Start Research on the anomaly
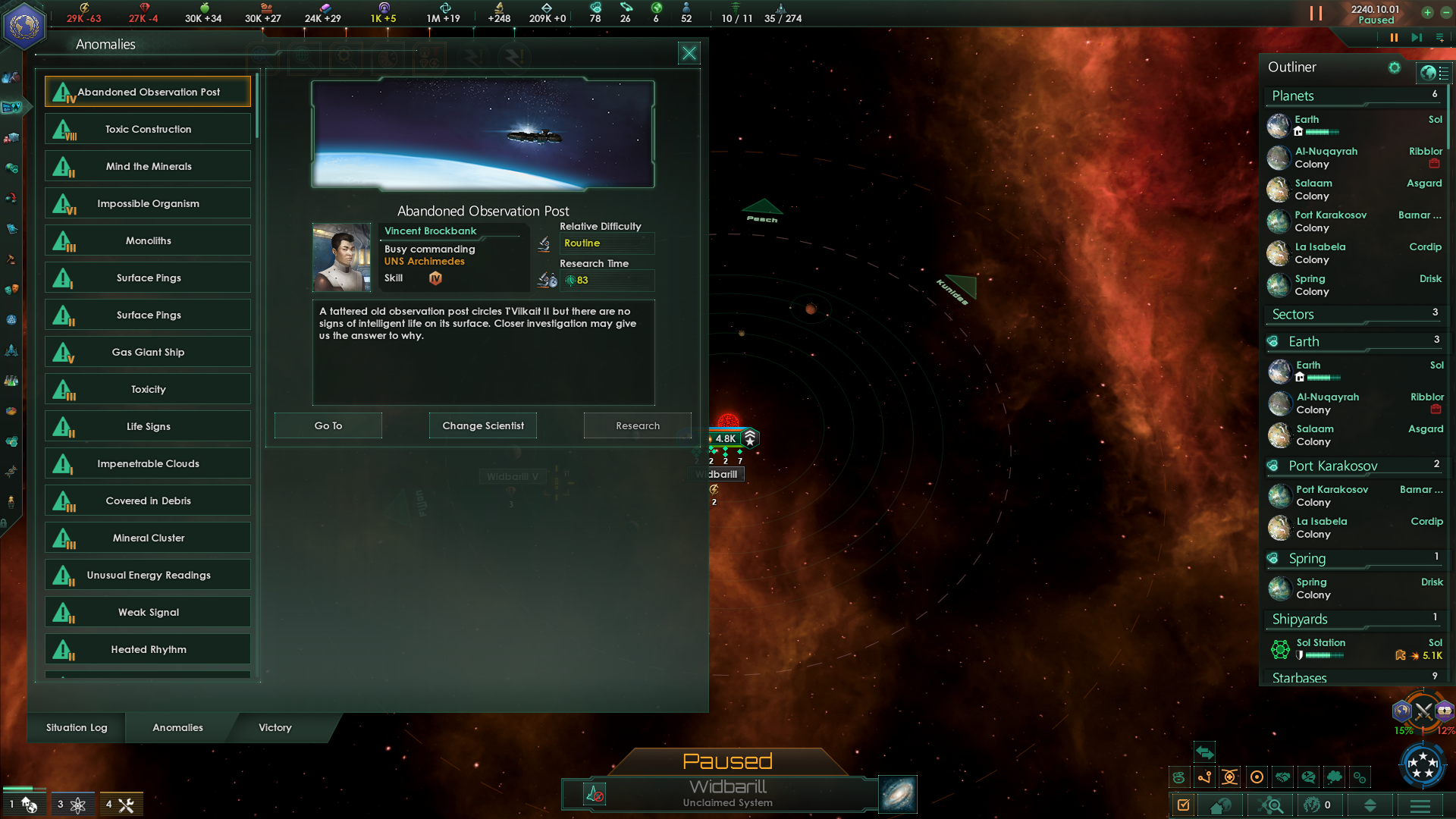This screenshot has width=1456, height=819. point(637,425)
